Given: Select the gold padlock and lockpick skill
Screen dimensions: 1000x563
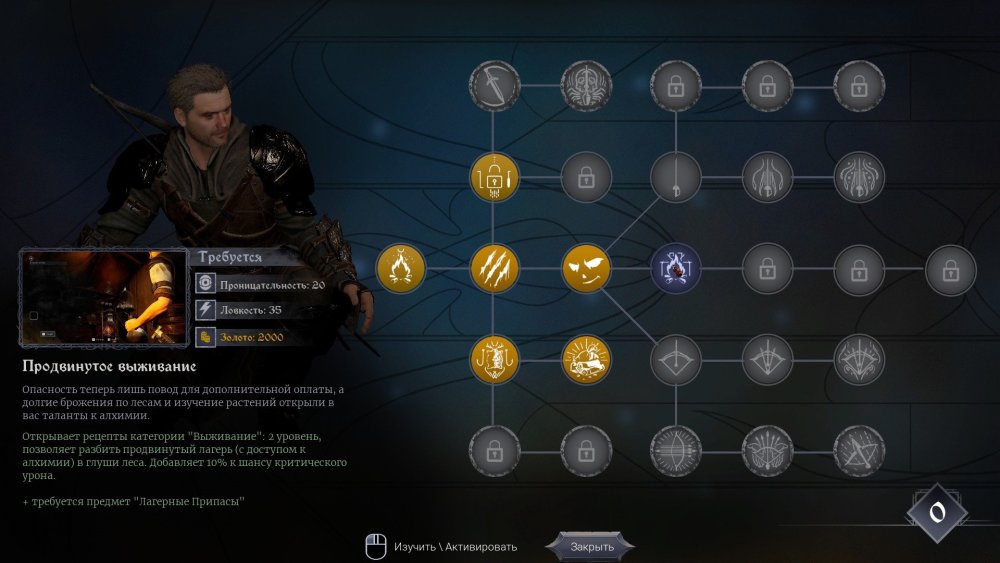Looking at the screenshot, I should click(x=495, y=178).
